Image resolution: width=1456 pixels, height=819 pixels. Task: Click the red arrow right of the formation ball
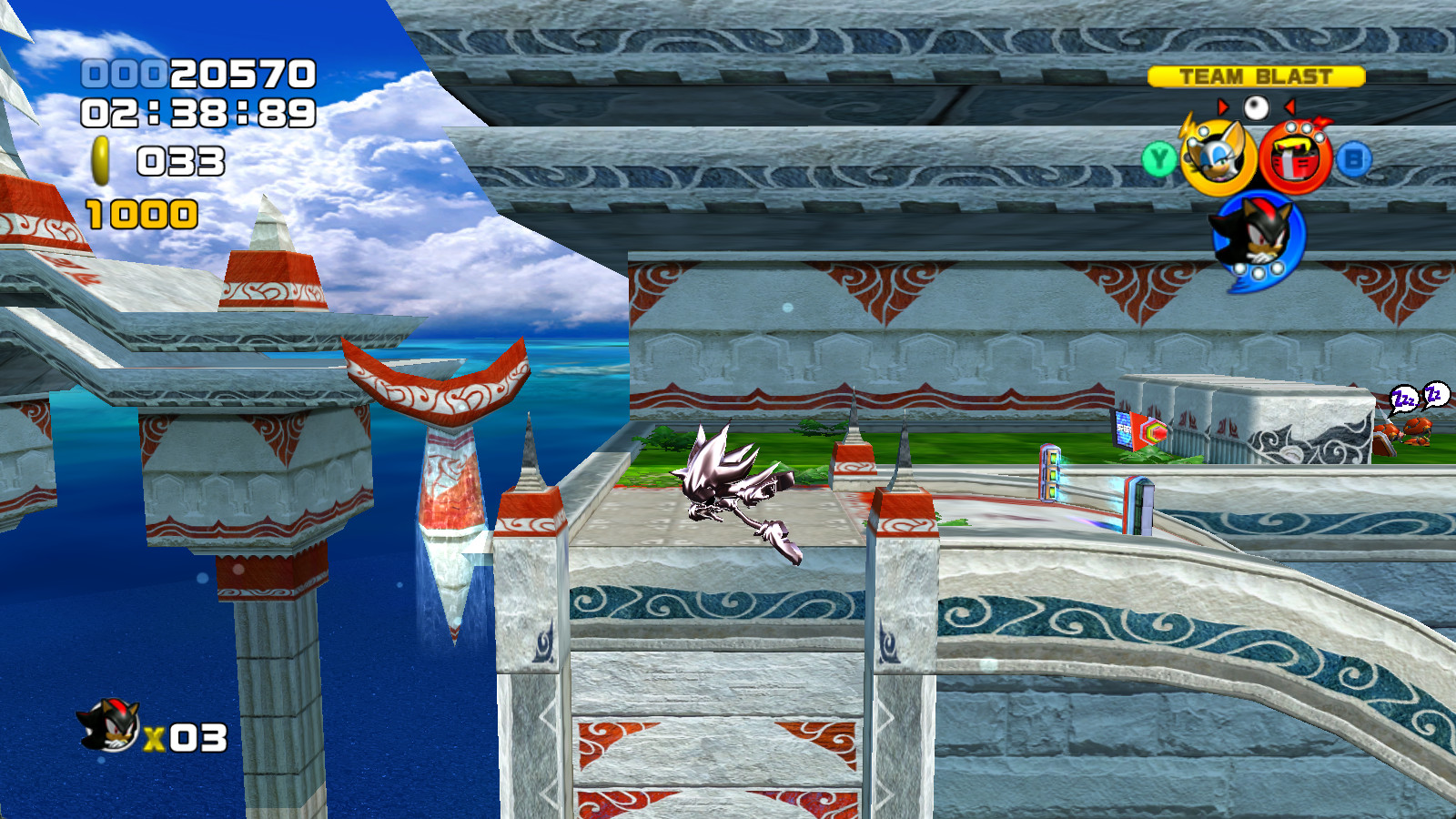point(1290,106)
